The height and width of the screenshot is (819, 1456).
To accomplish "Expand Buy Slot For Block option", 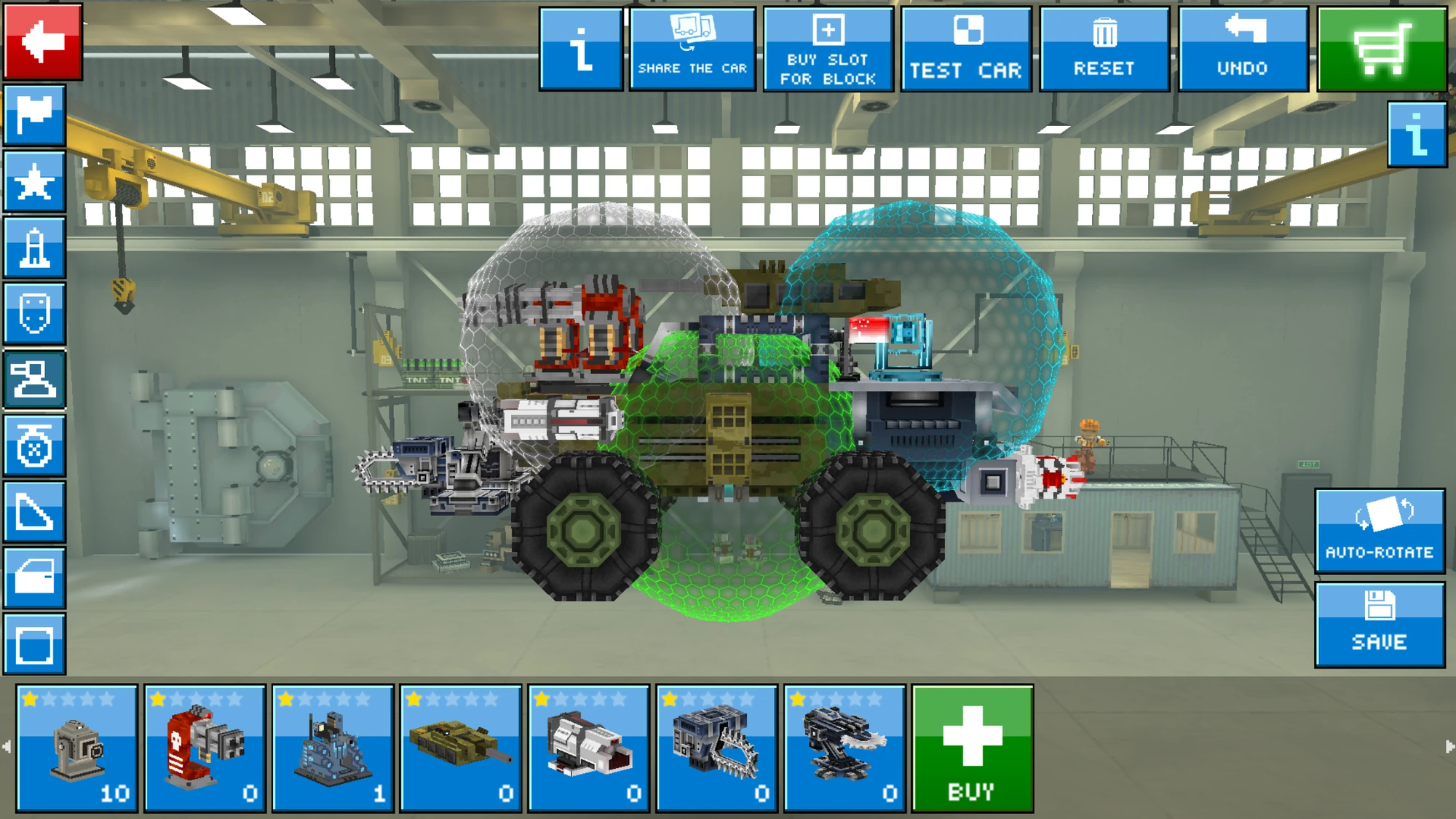I will pyautogui.click(x=829, y=47).
